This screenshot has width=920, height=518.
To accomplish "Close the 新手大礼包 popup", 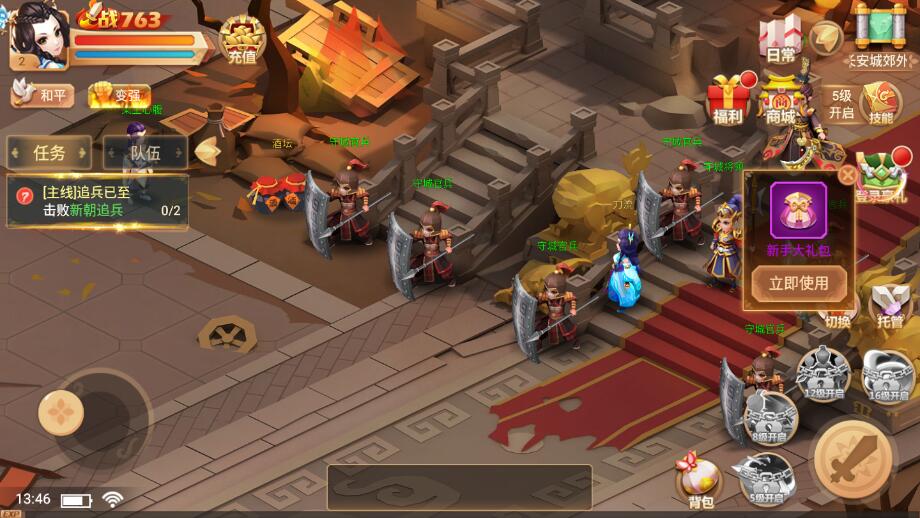I will coord(847,176).
